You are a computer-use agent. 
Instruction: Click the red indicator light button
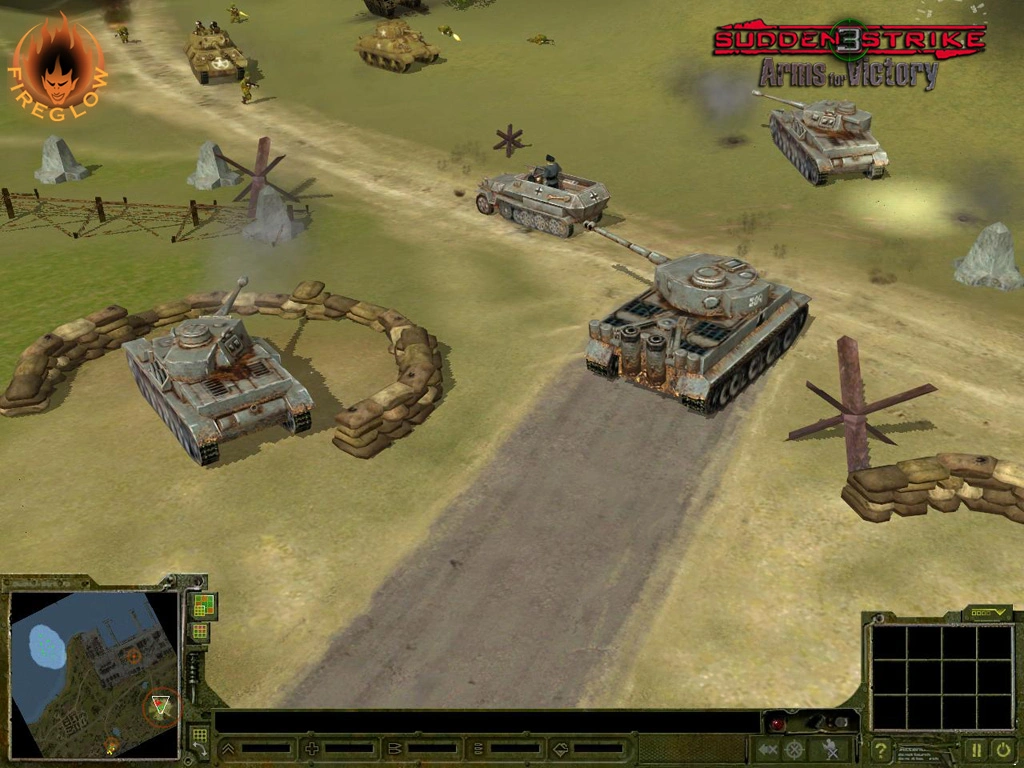point(776,723)
